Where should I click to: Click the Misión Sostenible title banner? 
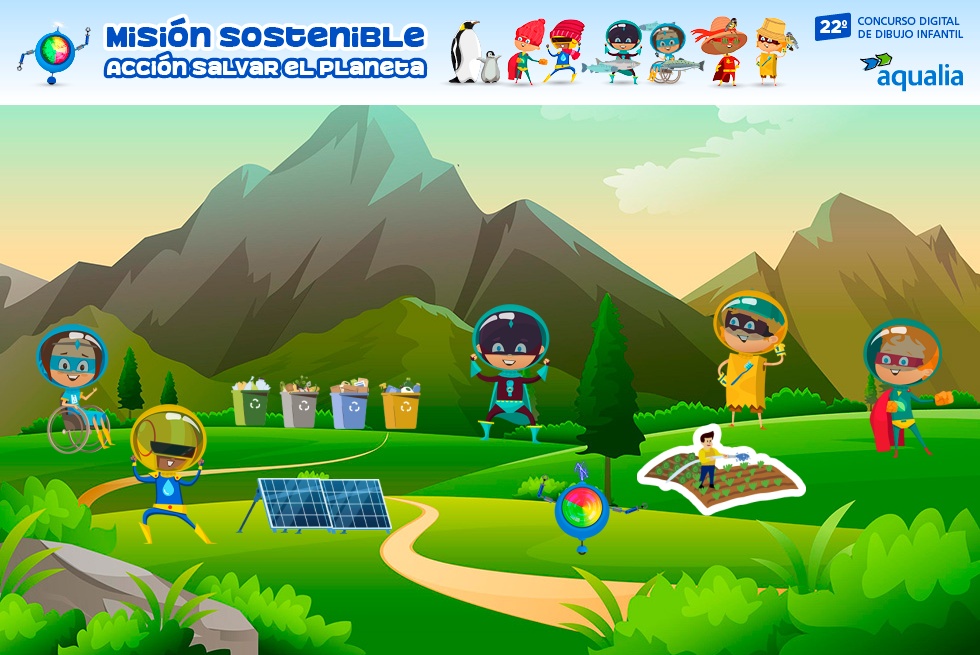click(x=265, y=51)
